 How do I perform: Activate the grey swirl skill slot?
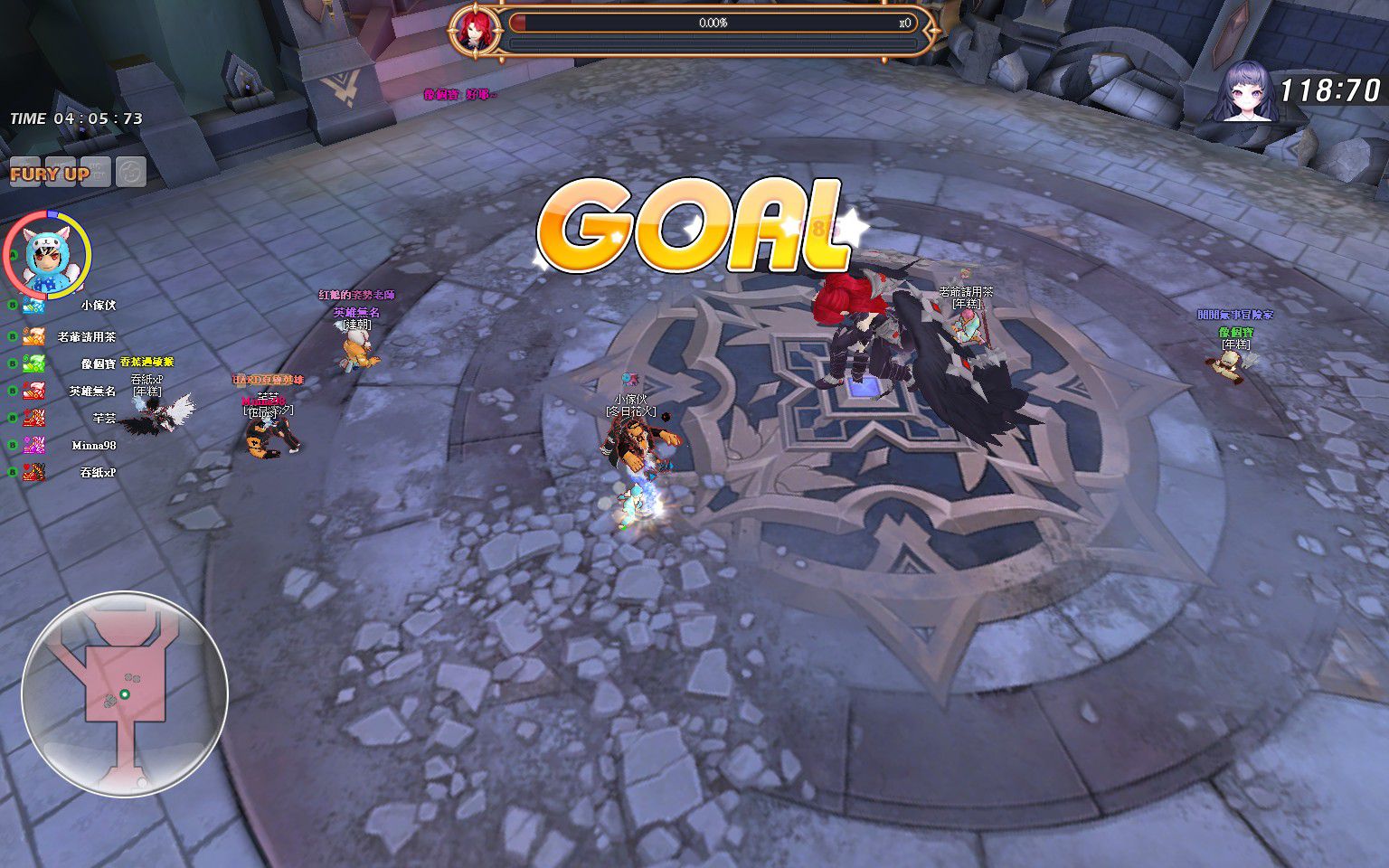click(131, 172)
